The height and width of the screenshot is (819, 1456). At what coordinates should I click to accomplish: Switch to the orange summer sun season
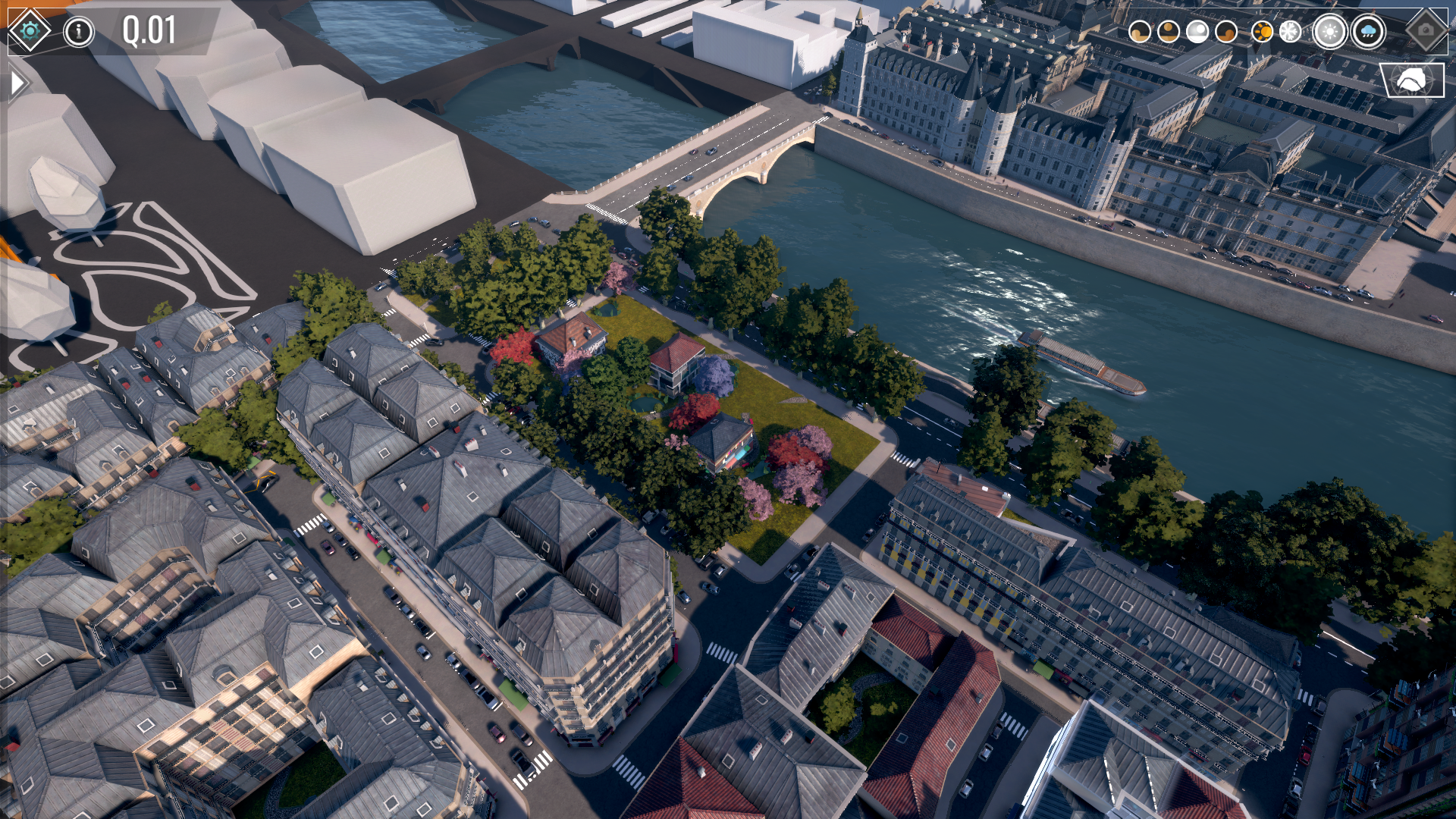pos(1262,32)
